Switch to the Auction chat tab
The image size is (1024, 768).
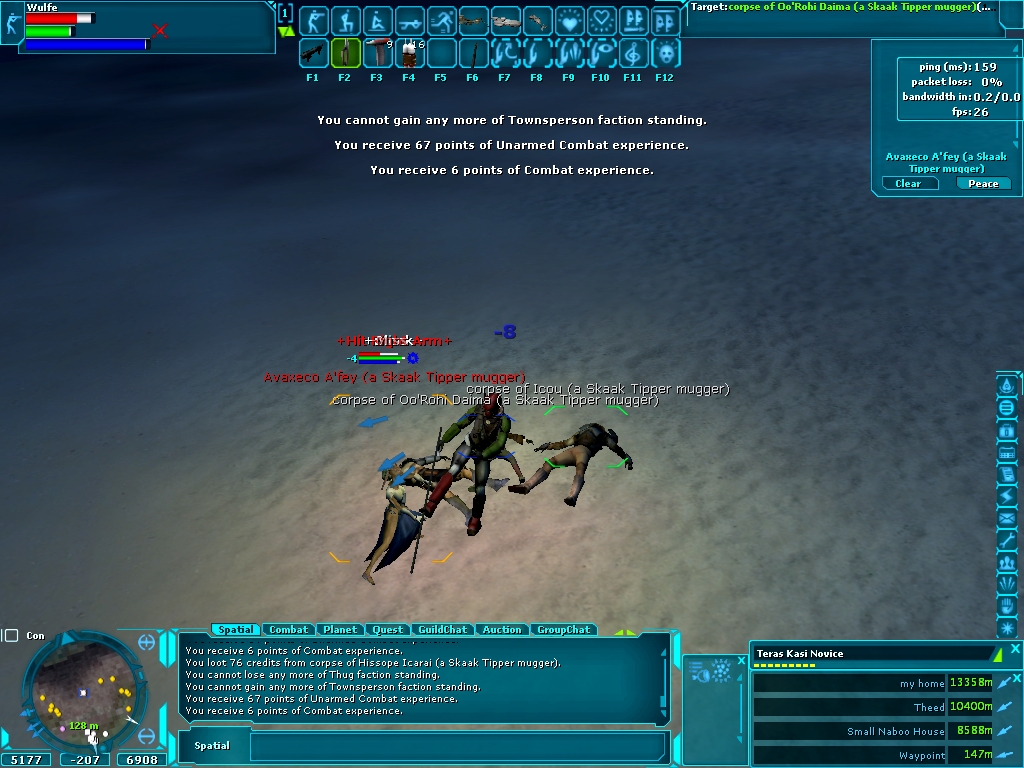tap(501, 630)
